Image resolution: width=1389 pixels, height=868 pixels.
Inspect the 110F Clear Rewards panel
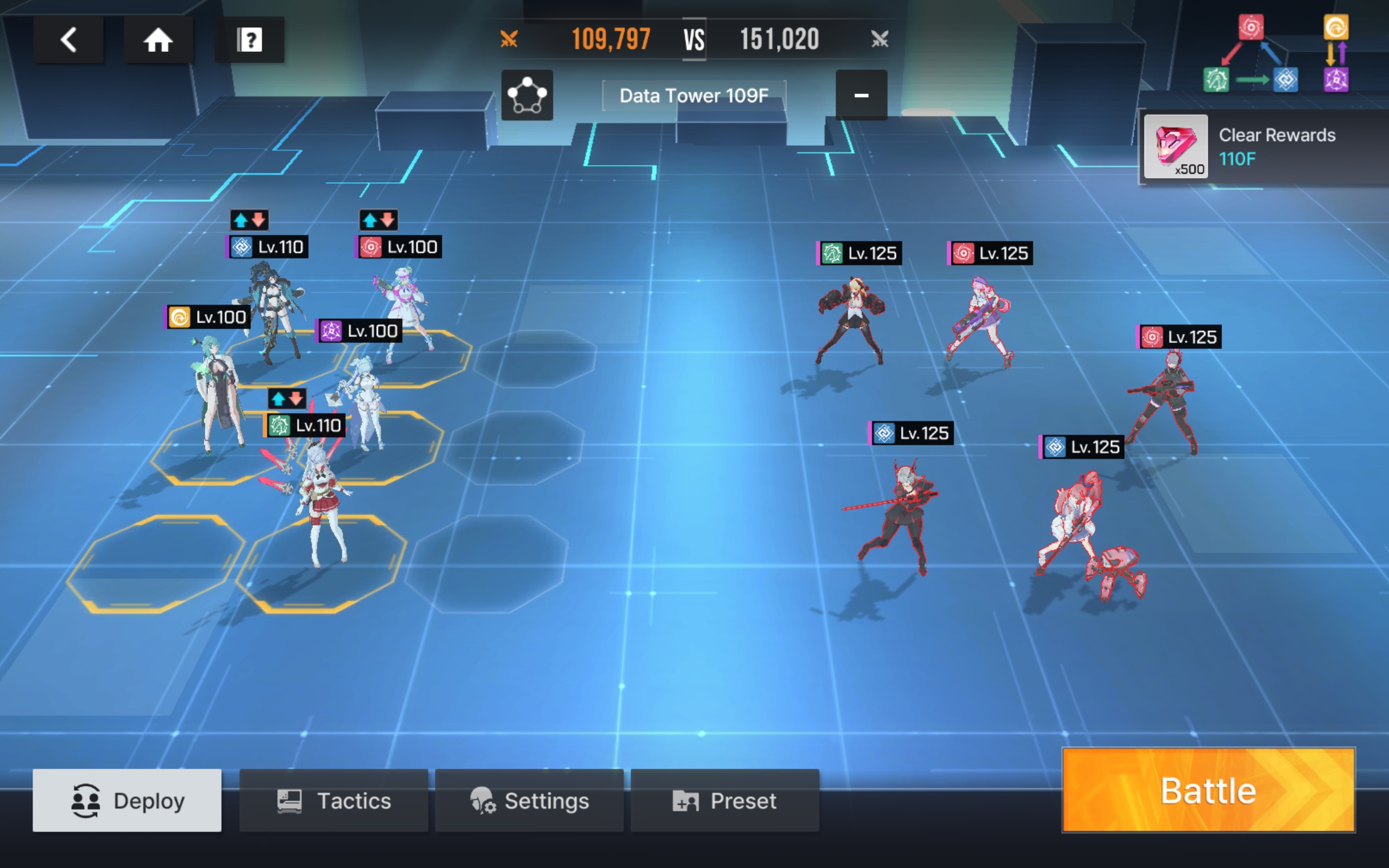tap(1263, 147)
